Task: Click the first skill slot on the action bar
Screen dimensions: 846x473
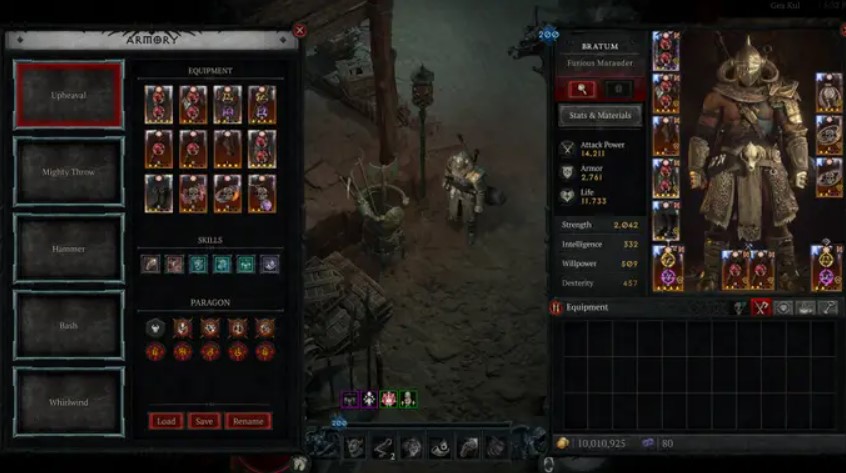Action: tap(355, 447)
